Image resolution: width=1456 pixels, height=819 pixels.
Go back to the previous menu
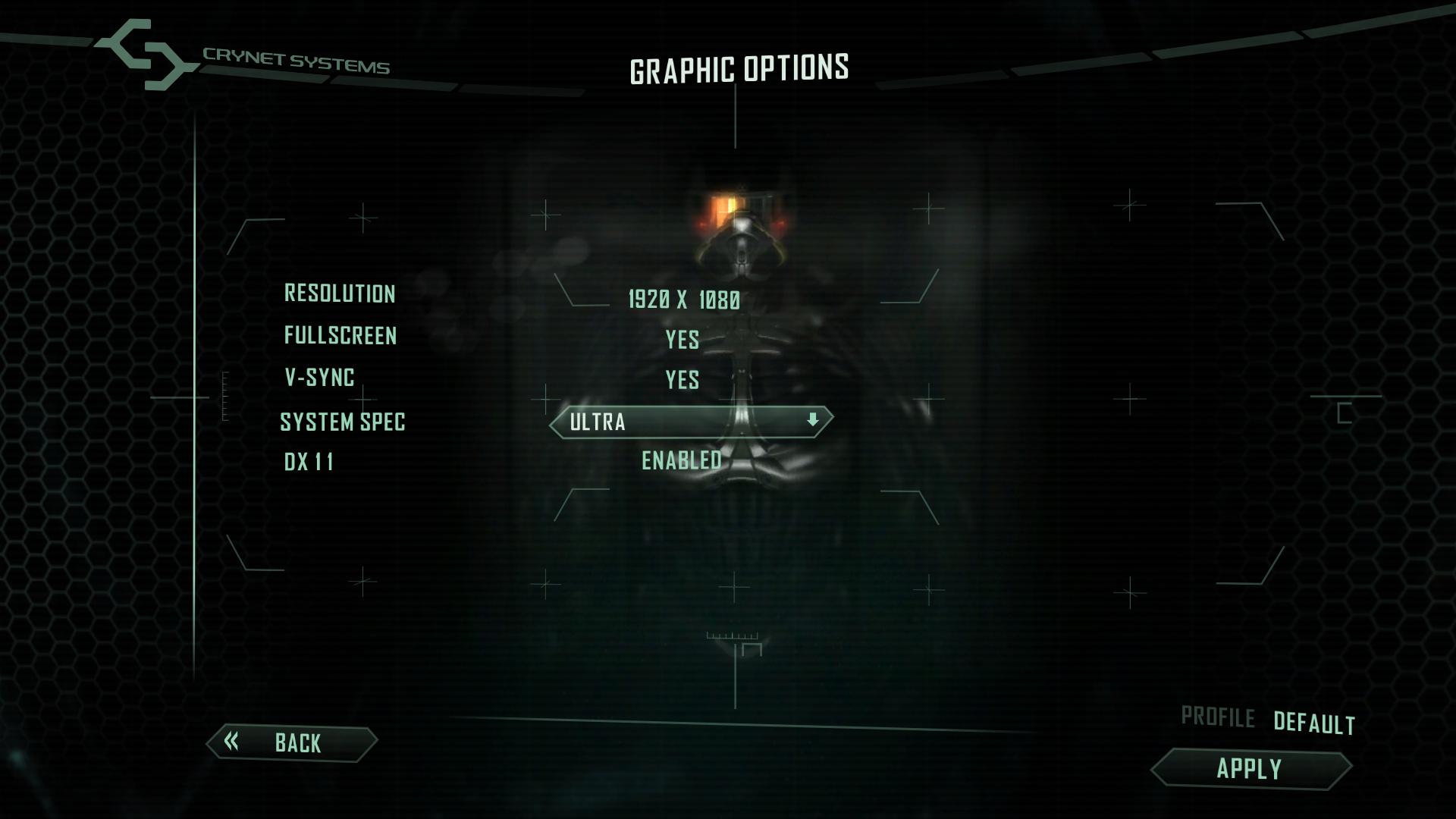(292, 742)
